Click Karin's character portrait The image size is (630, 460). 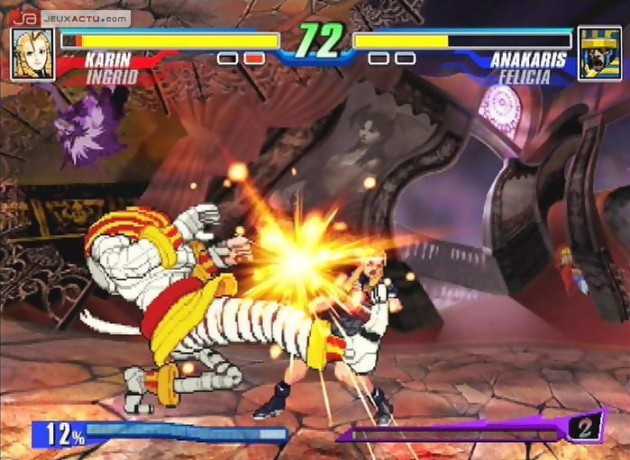tap(32, 54)
